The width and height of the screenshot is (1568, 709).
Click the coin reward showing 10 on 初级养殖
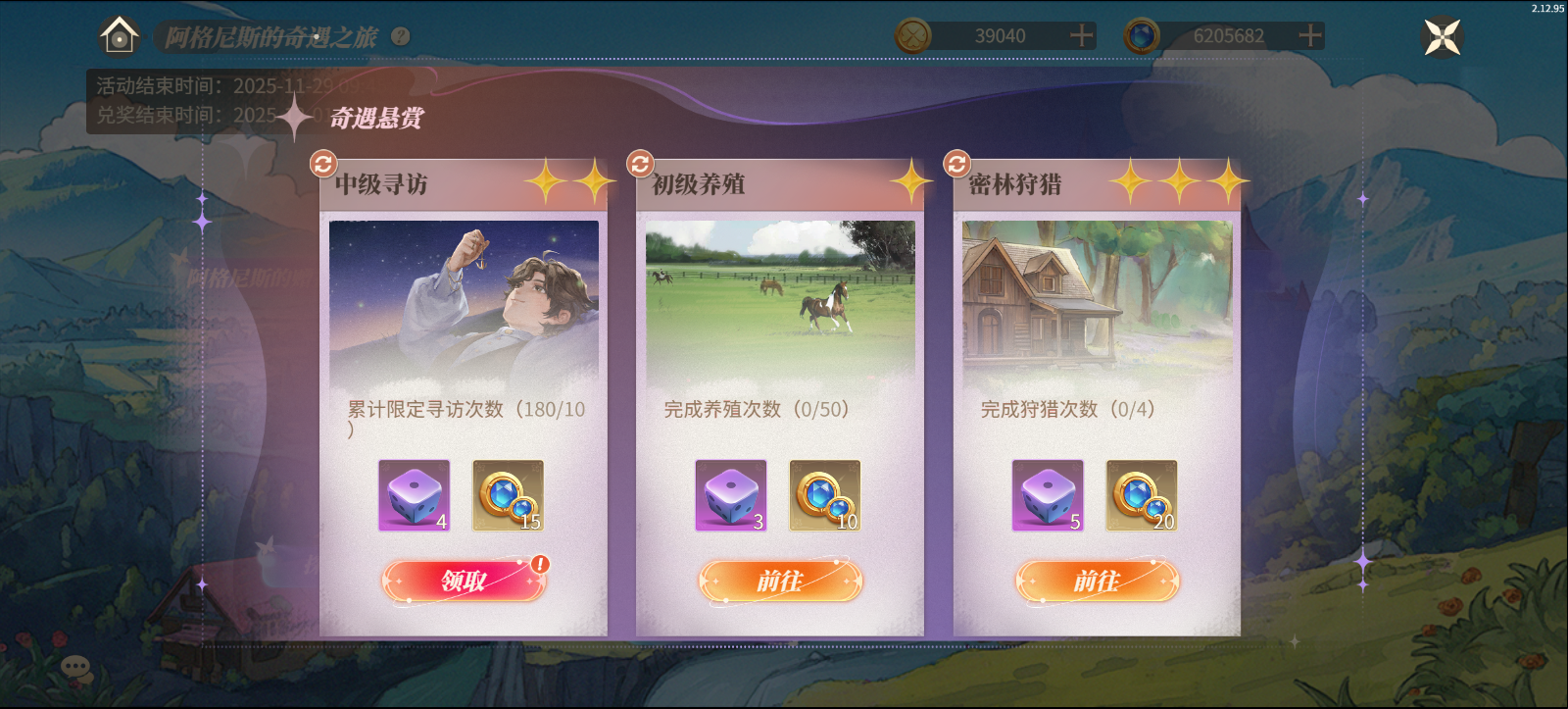823,495
